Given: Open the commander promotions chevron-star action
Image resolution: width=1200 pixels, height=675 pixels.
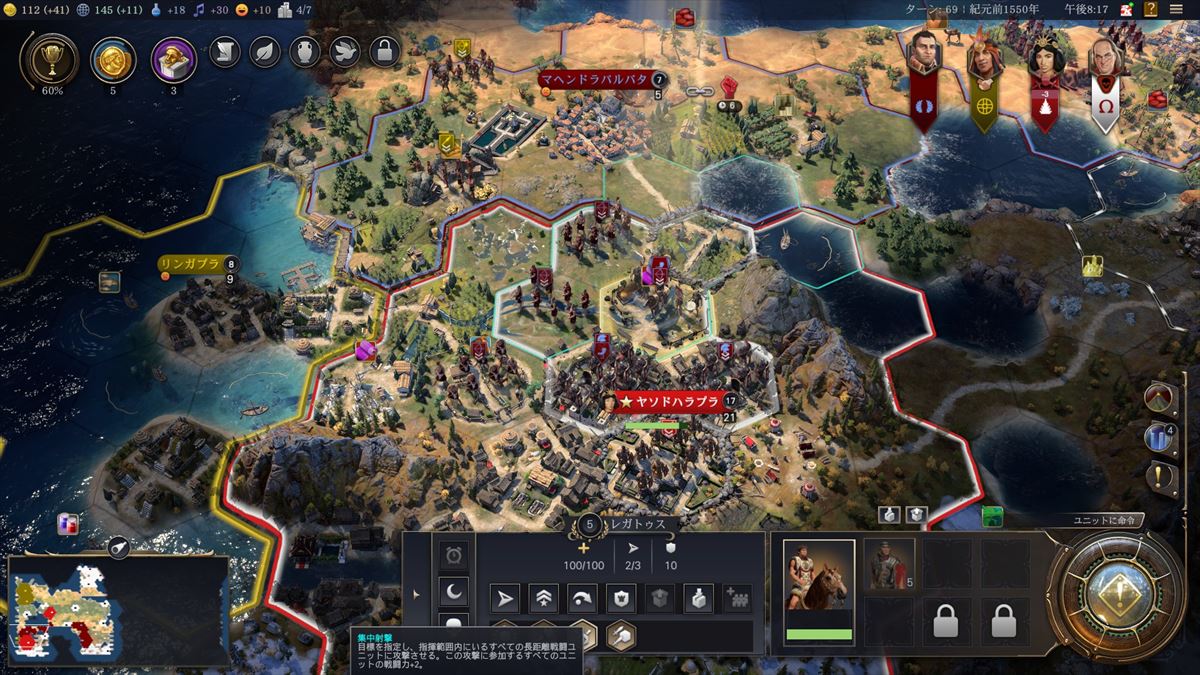Looking at the screenshot, I should point(544,598).
